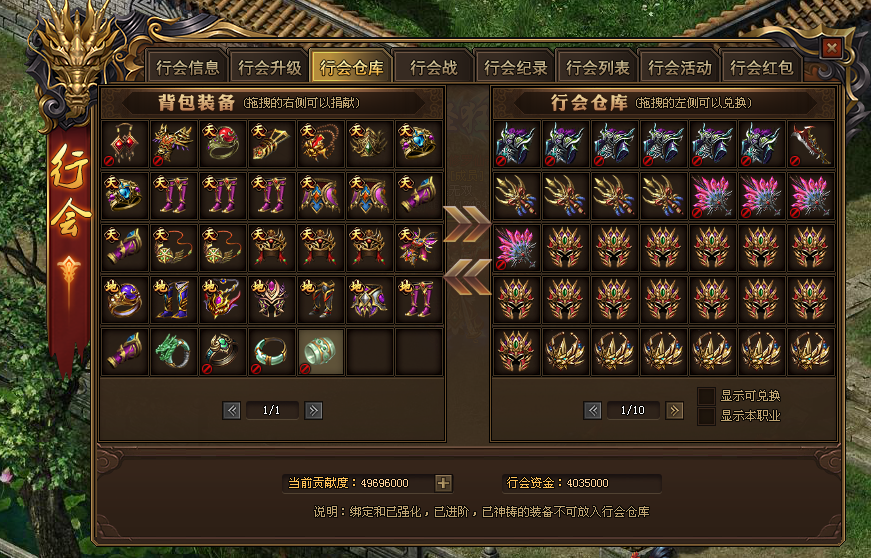Open the 行会升级 tab
Screen dimensions: 871x558
pos(269,68)
